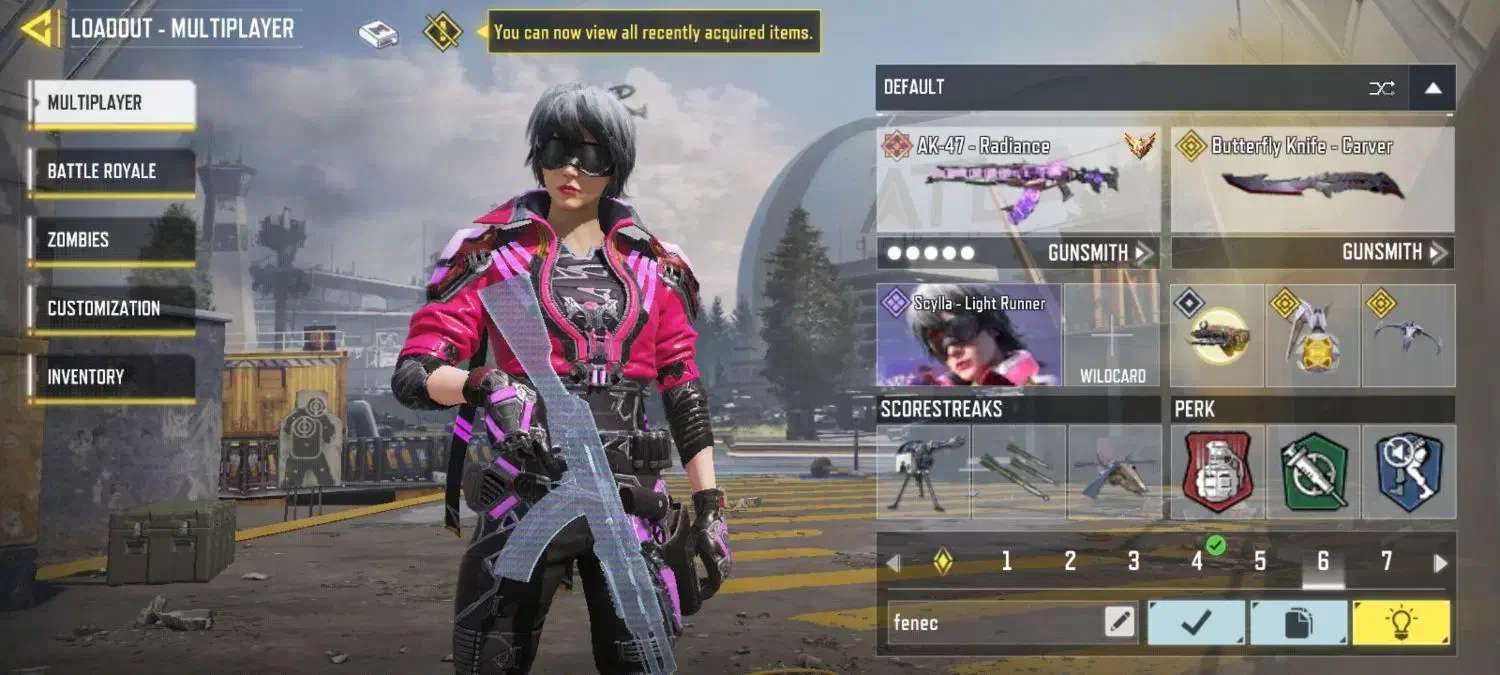The height and width of the screenshot is (675, 1500).
Task: Switch to loadout number 7
Action: [x=1386, y=562]
